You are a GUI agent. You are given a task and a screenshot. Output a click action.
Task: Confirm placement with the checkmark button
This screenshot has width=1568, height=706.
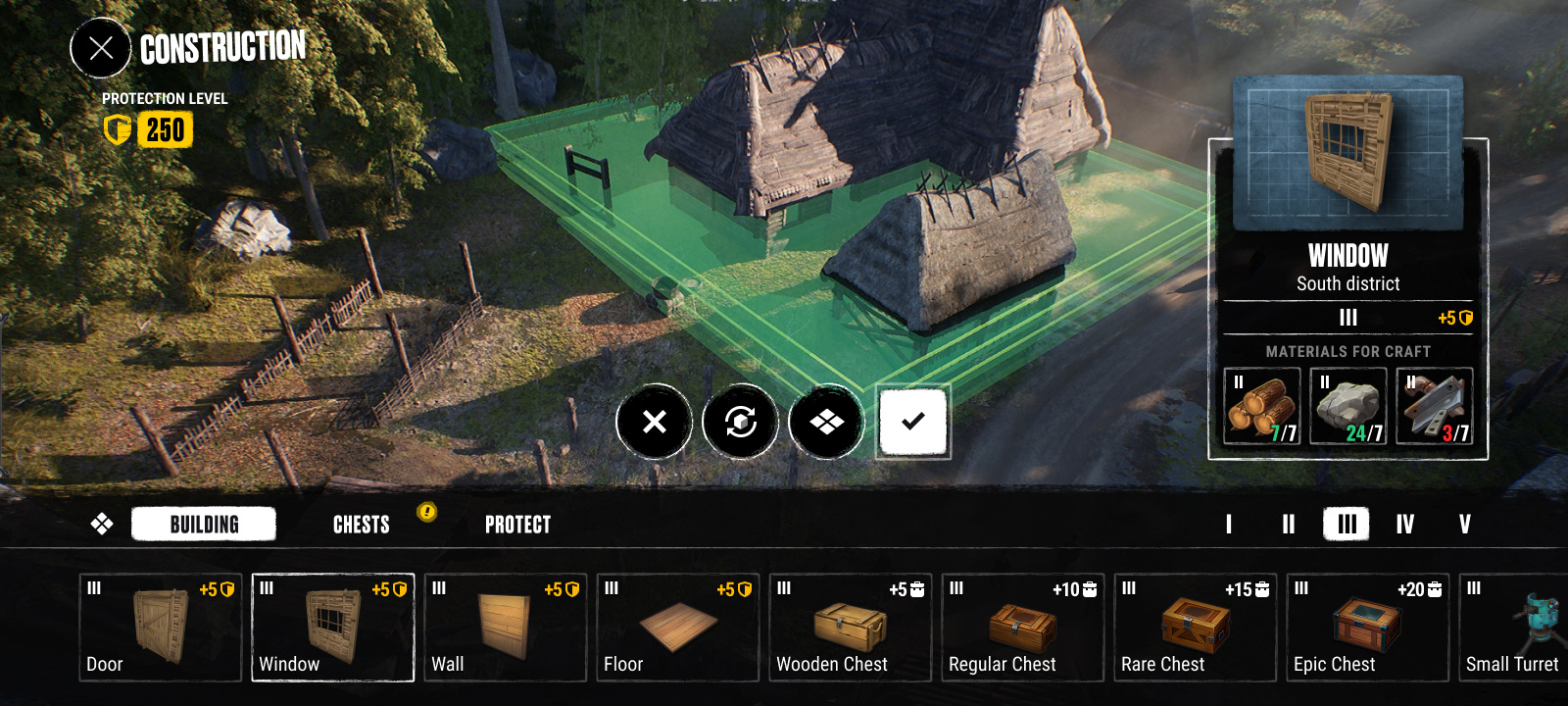(912, 422)
